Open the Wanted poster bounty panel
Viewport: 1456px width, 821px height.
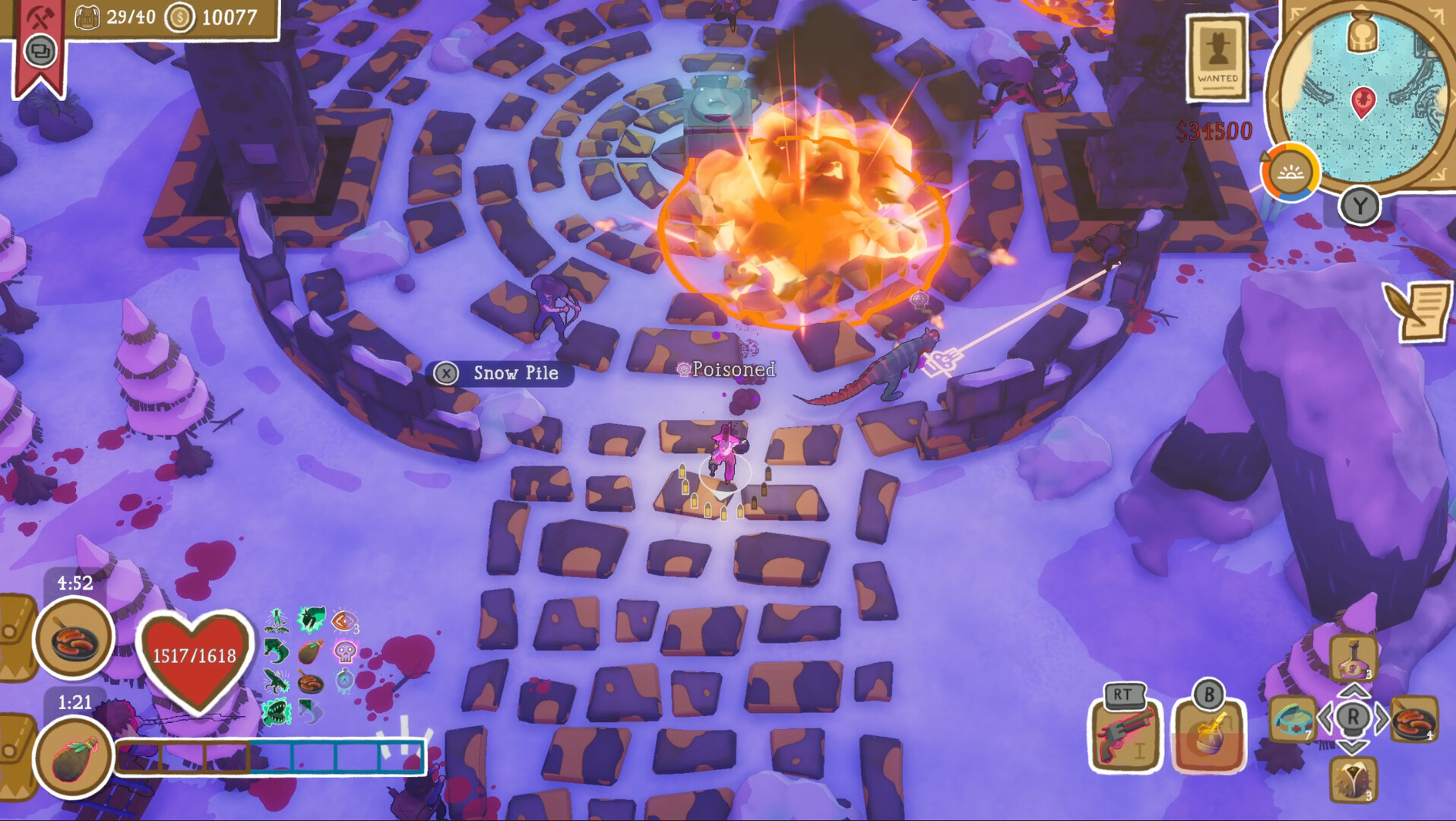[1217, 58]
